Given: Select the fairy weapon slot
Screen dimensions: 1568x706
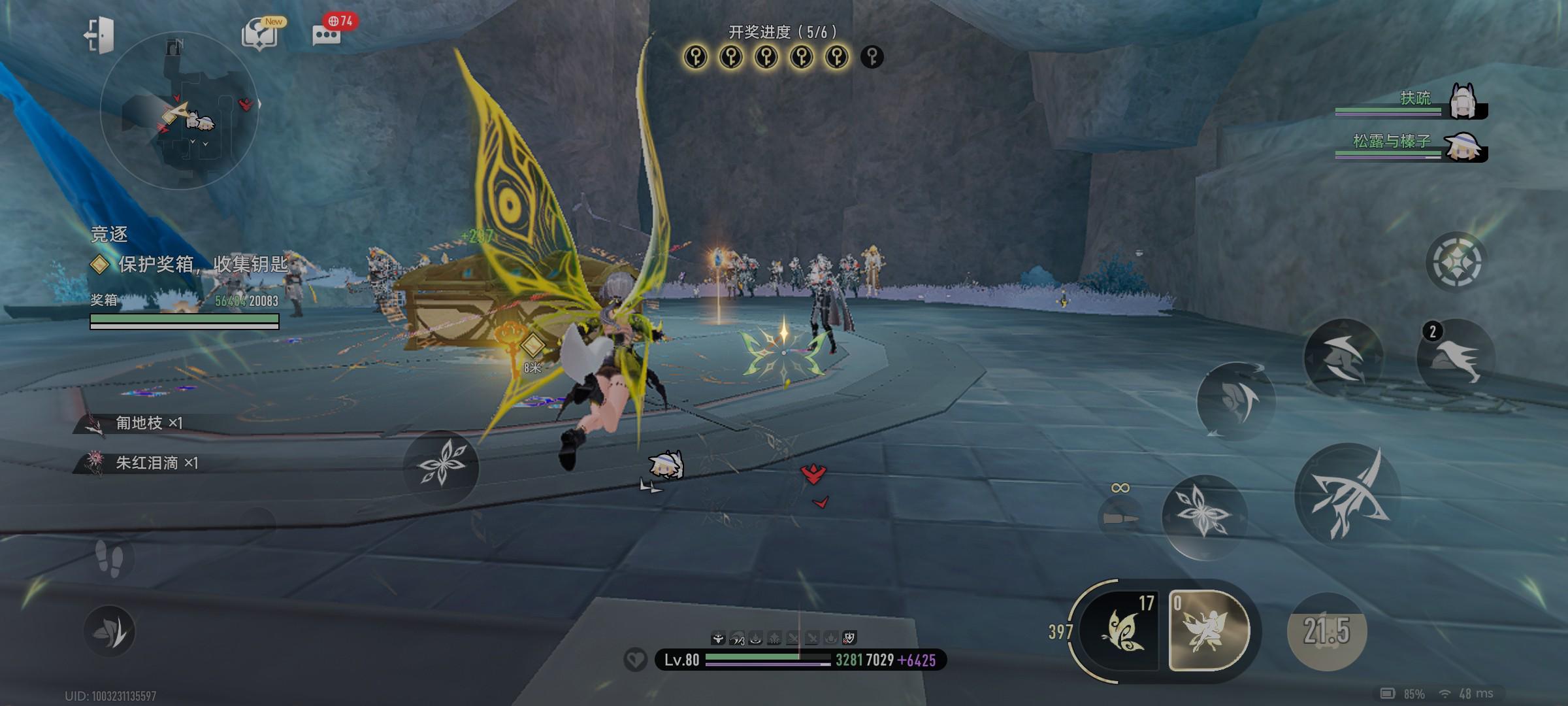Looking at the screenshot, I should coord(1209,631).
